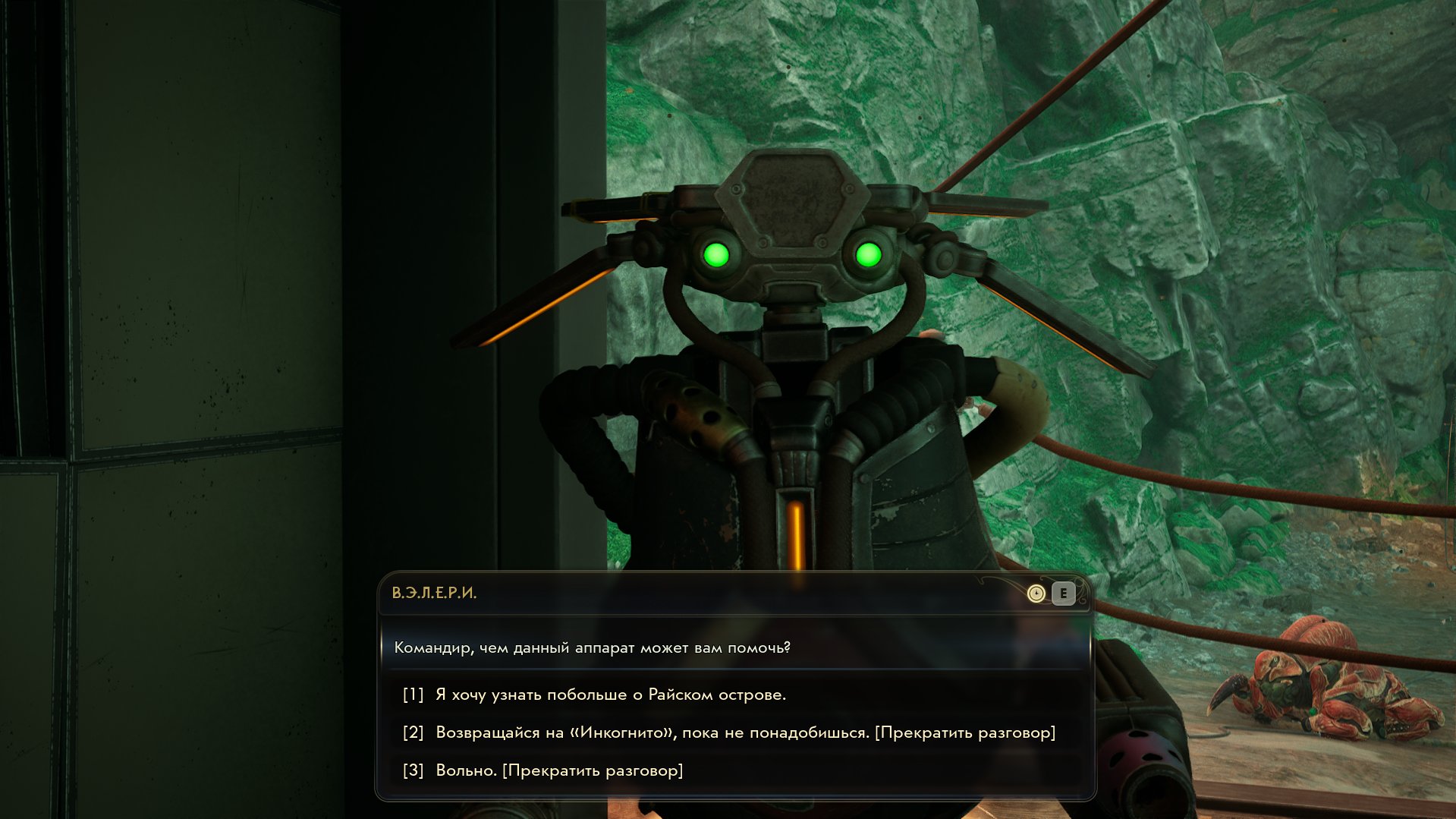Open the dialogue history clock icon
Viewport: 1456px width, 819px height.
(1036, 594)
